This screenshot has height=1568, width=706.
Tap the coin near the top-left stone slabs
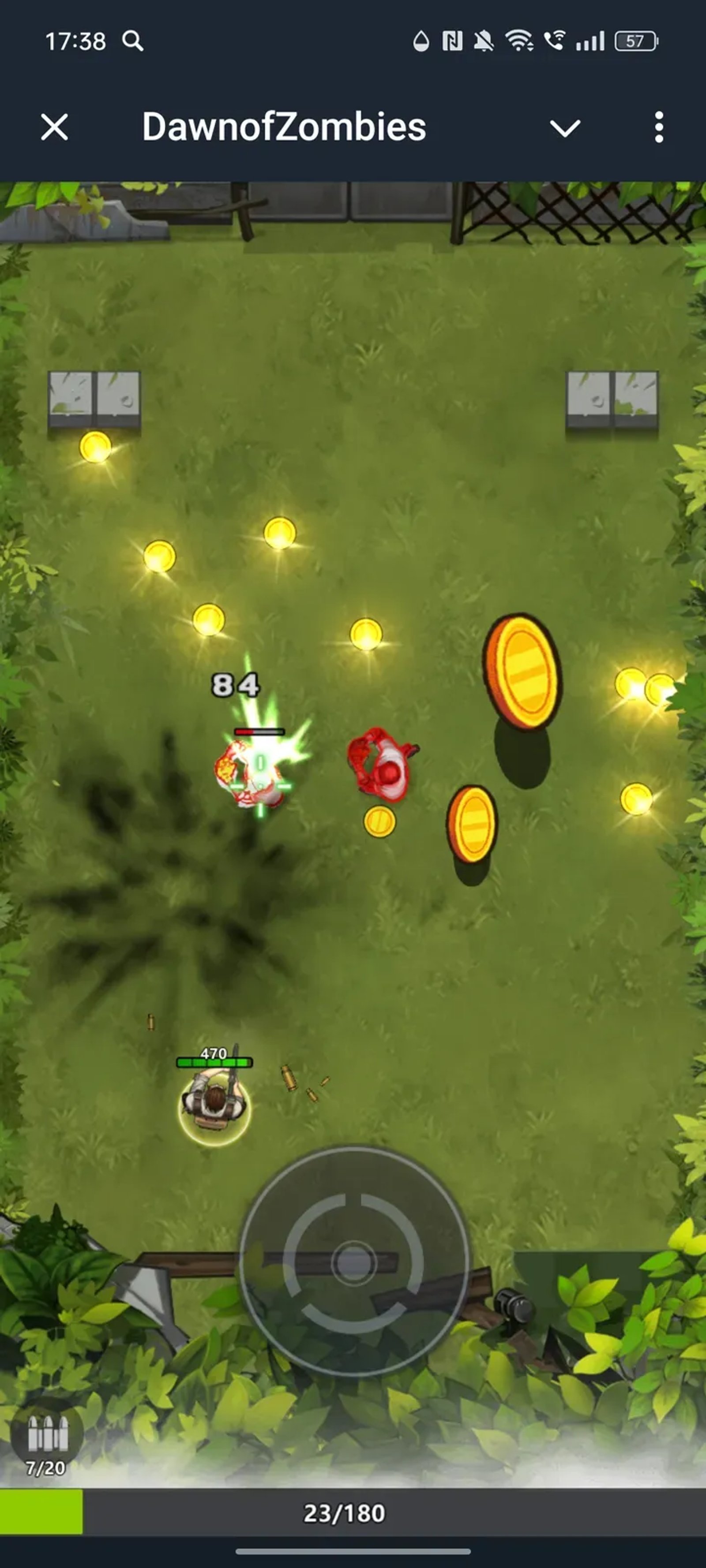pyautogui.click(x=94, y=448)
